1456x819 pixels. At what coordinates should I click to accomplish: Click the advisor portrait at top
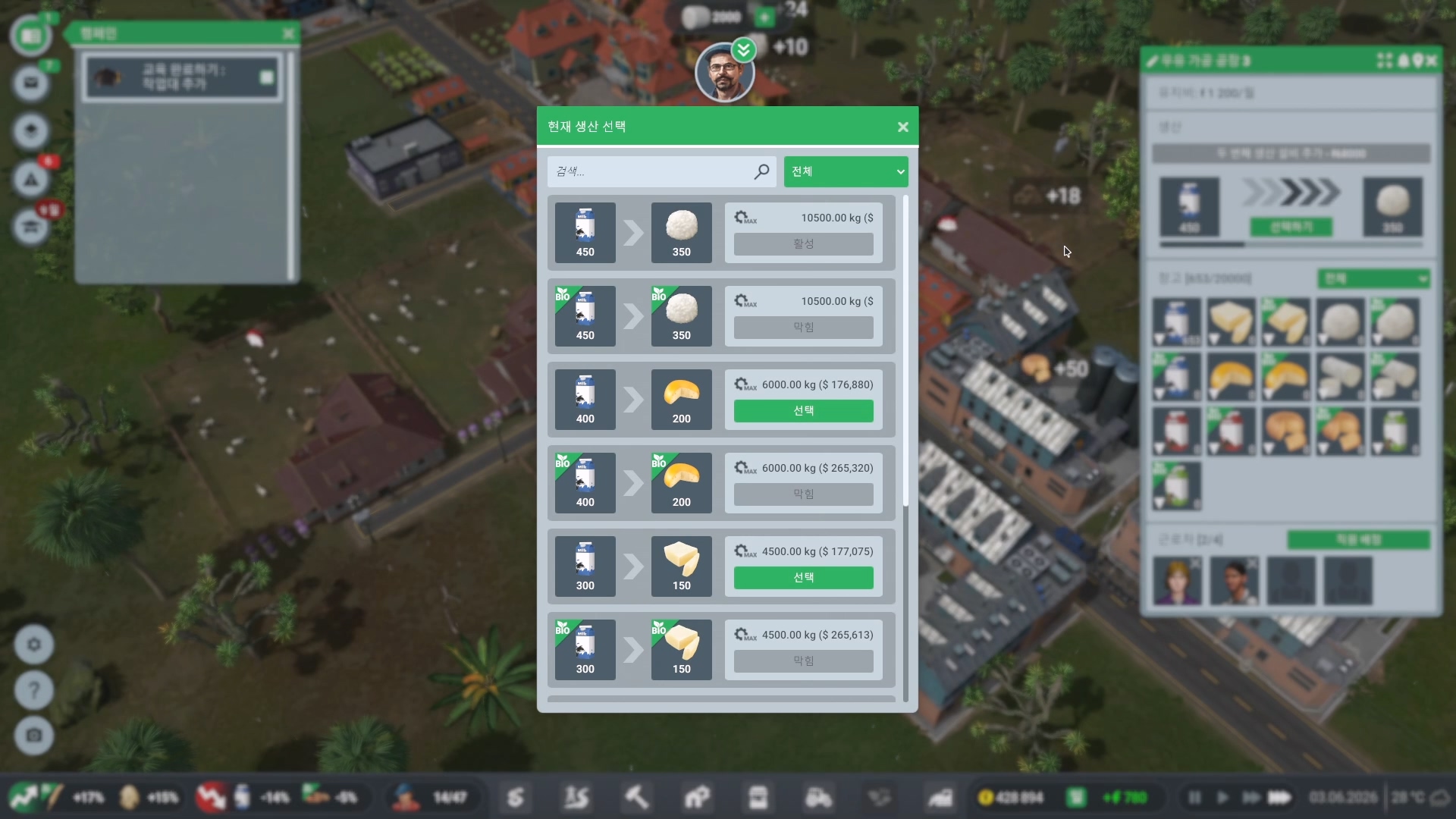(x=724, y=74)
